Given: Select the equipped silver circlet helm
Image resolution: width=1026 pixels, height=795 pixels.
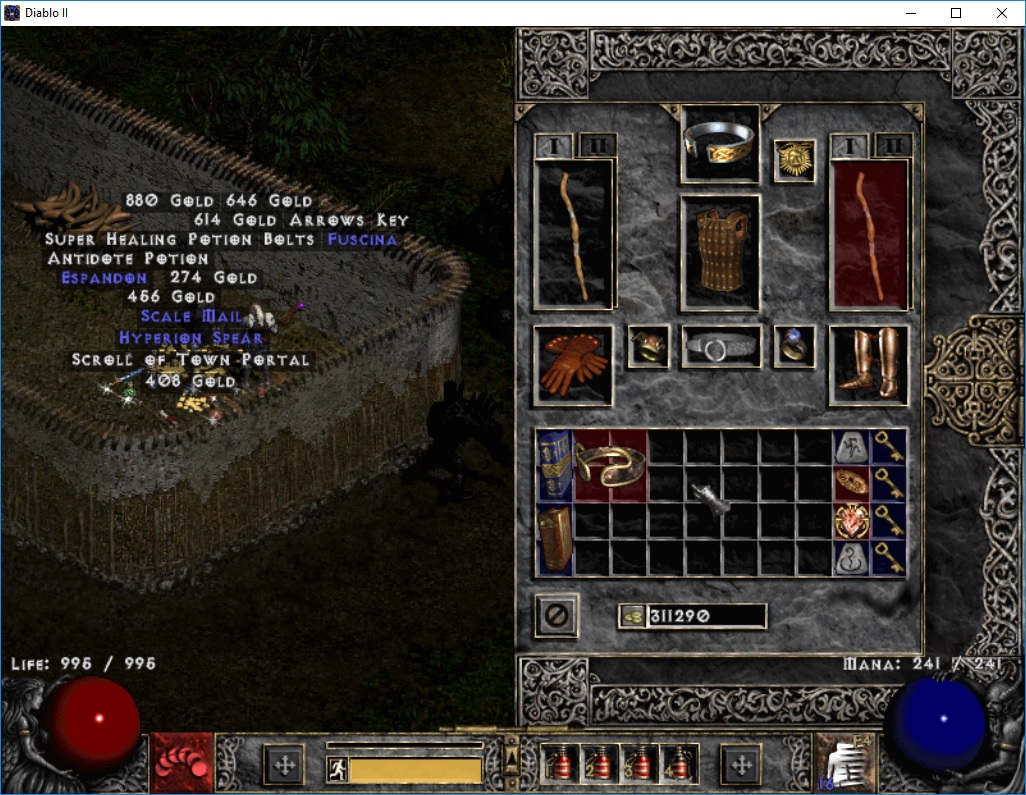Looking at the screenshot, I should [x=720, y=144].
